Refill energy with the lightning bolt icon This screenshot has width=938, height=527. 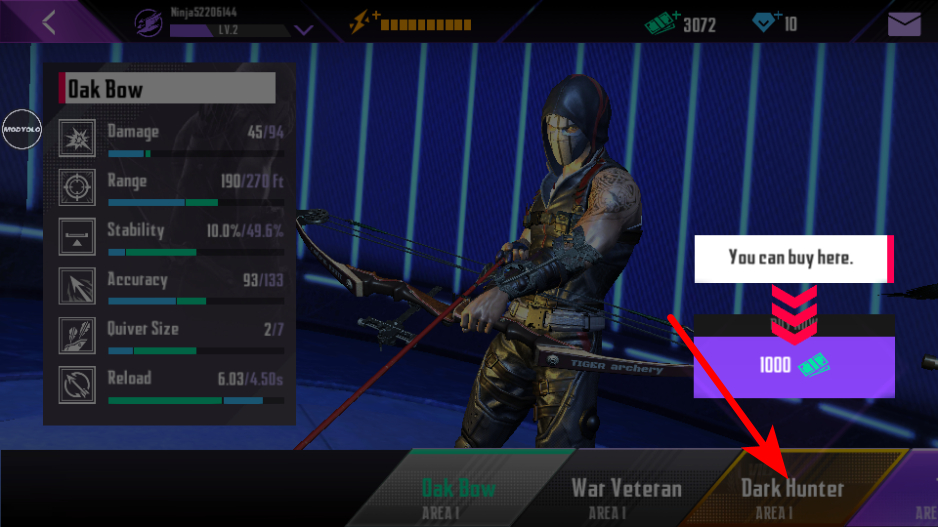[x=362, y=22]
